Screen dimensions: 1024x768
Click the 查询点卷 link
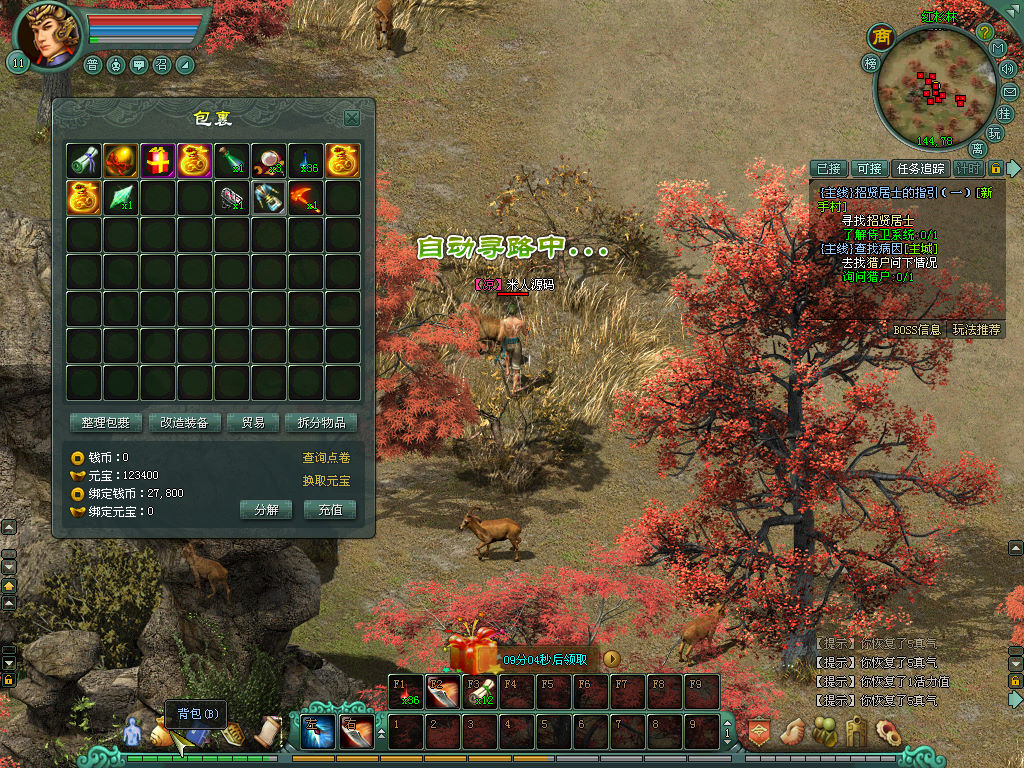coord(326,458)
